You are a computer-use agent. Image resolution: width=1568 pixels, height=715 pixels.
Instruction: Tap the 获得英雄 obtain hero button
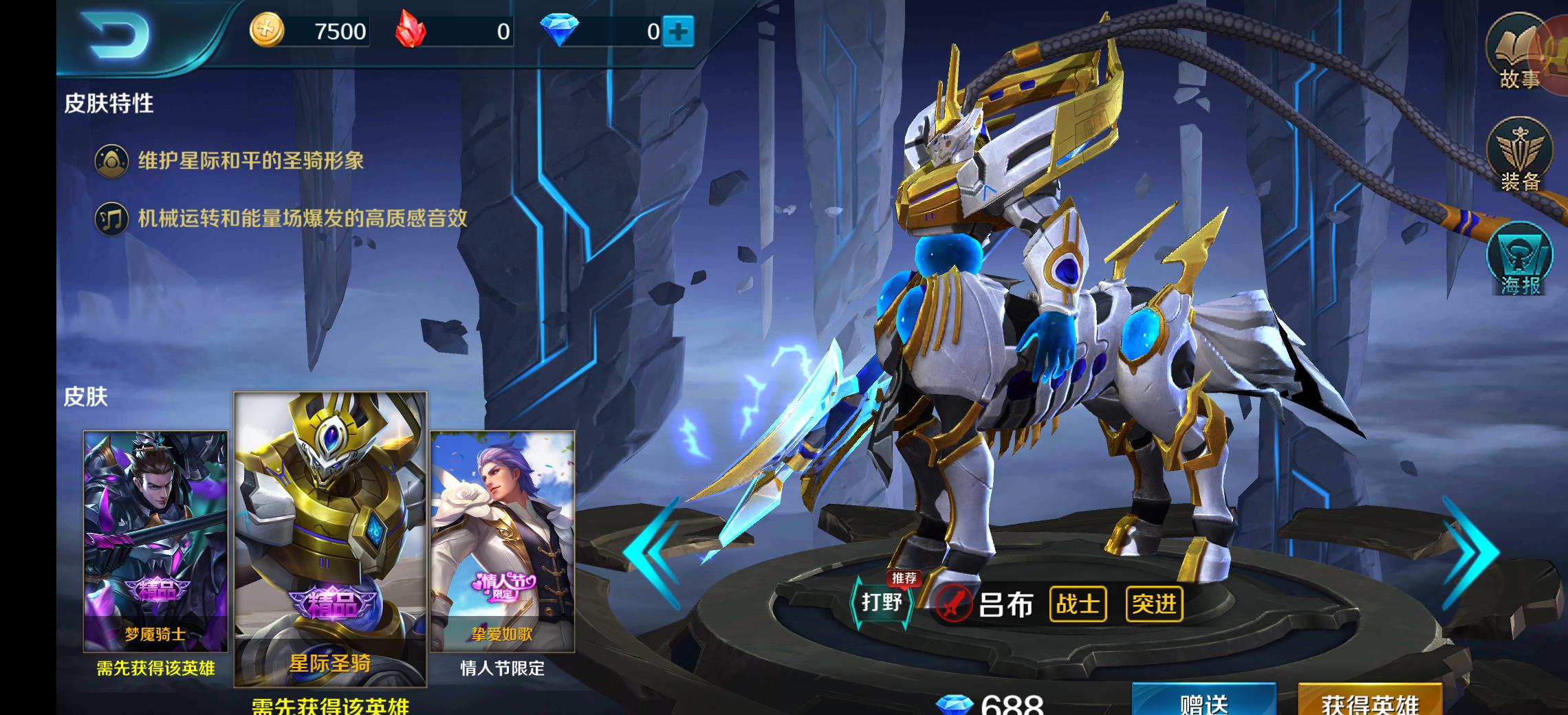point(1369,701)
